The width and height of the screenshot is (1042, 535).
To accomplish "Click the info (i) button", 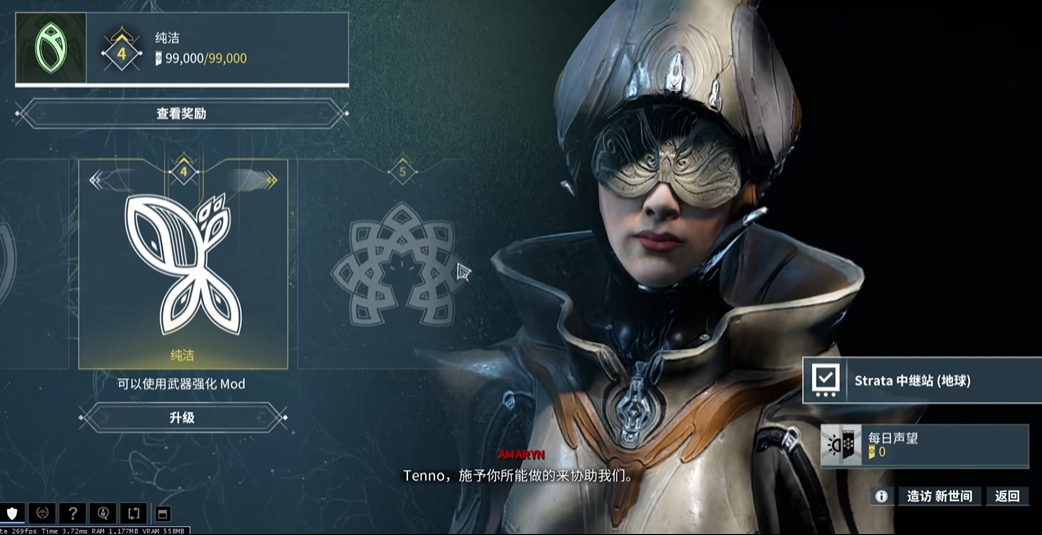I will click(881, 496).
